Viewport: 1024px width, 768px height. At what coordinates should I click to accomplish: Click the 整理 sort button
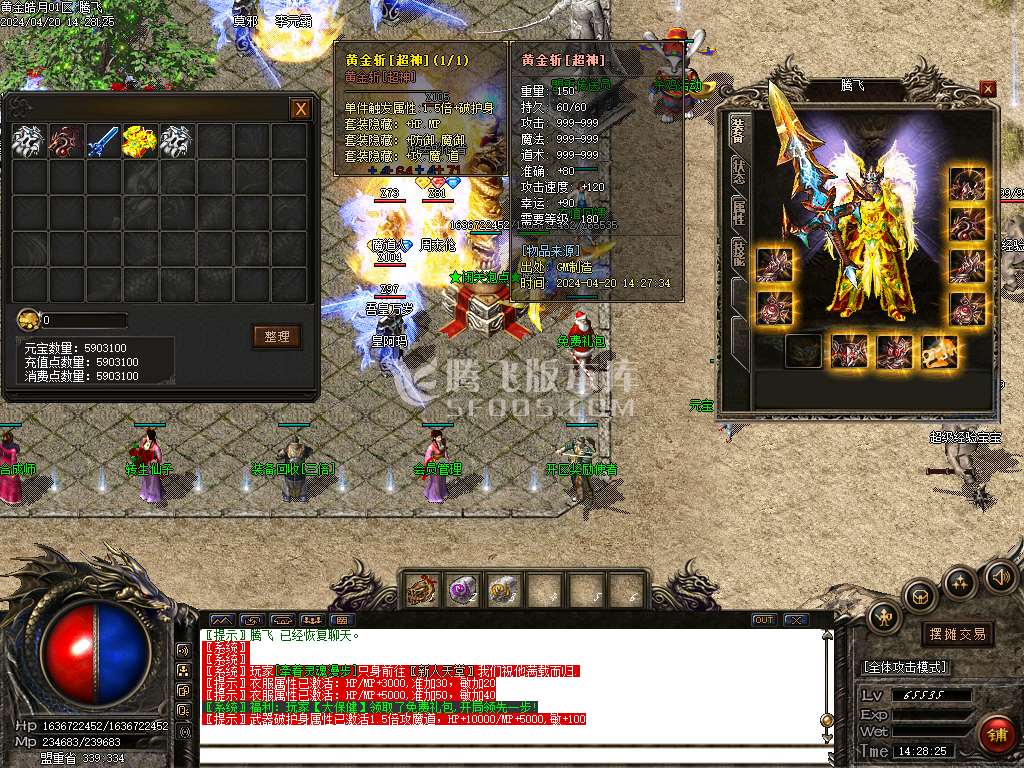(276, 337)
